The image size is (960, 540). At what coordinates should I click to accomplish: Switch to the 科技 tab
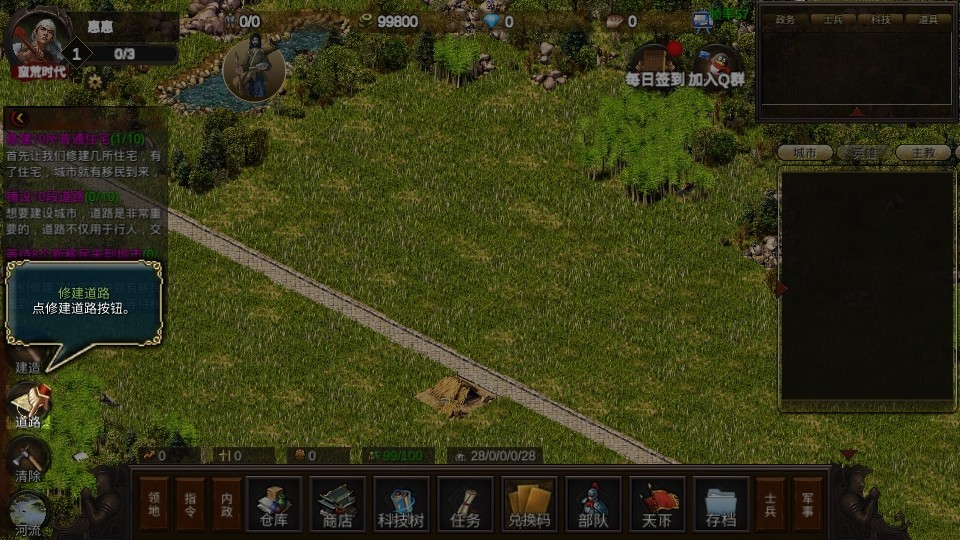(x=880, y=19)
